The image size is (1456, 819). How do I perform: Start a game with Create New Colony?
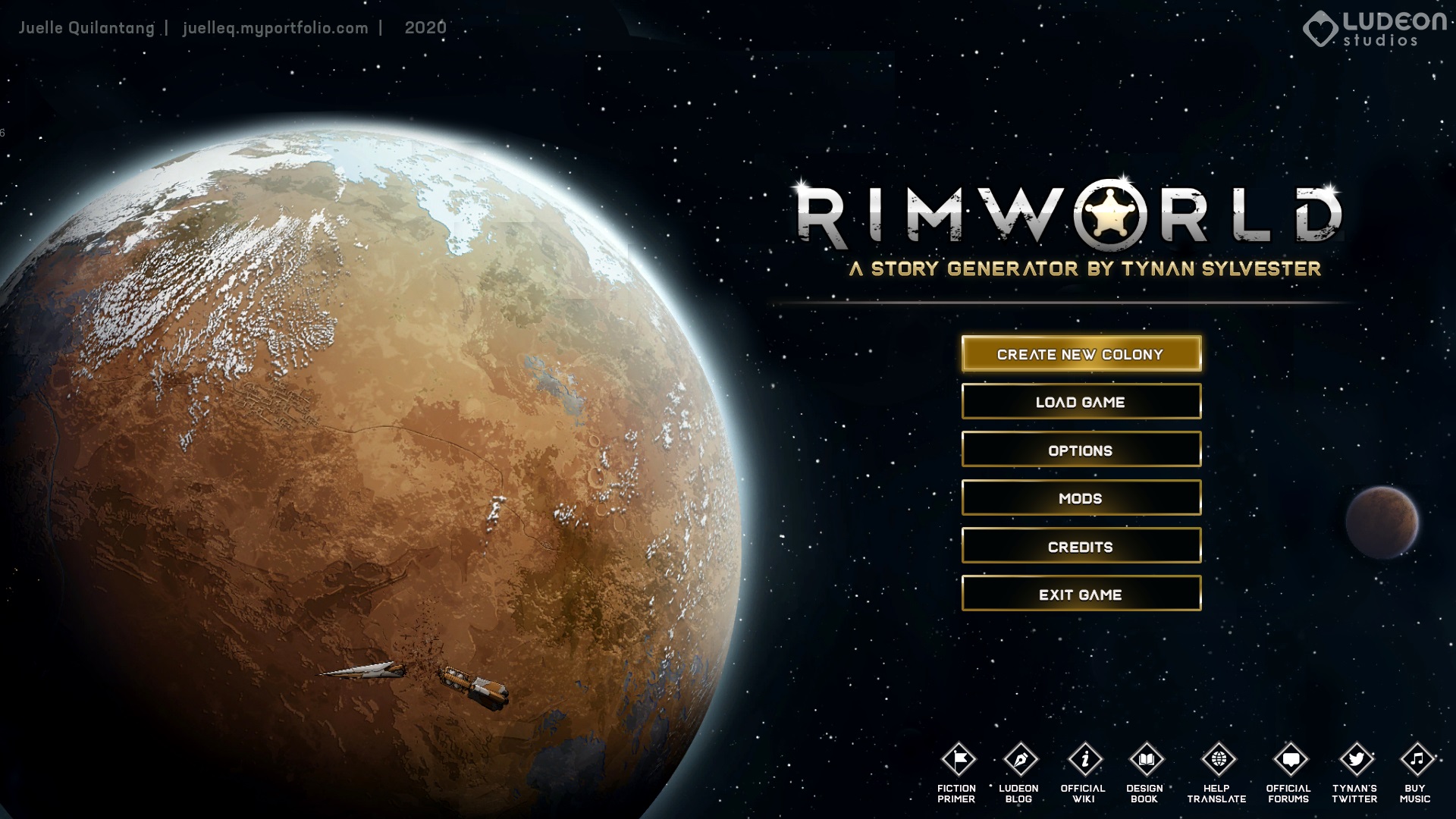click(1081, 354)
